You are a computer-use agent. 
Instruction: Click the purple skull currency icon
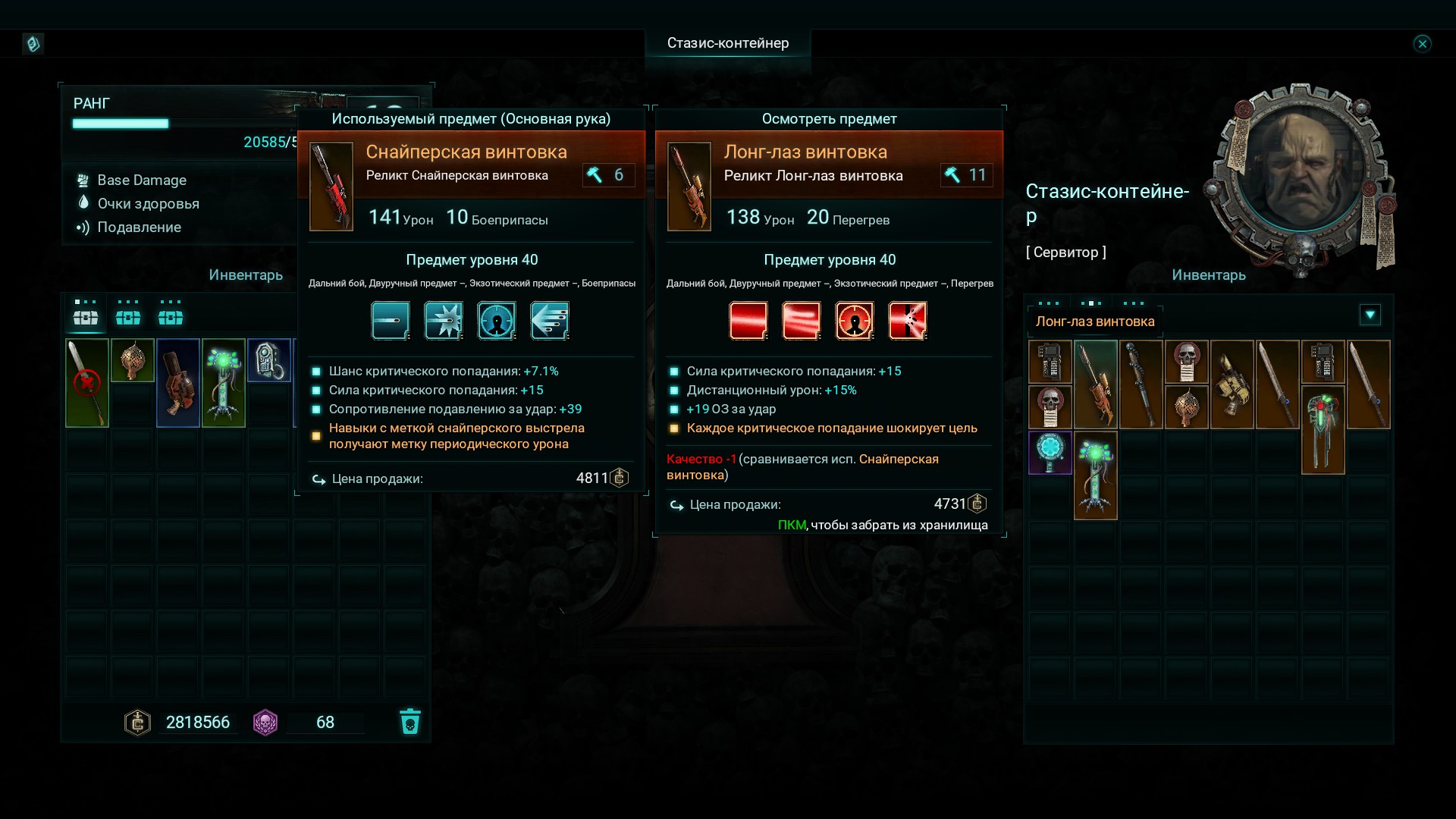point(265,722)
